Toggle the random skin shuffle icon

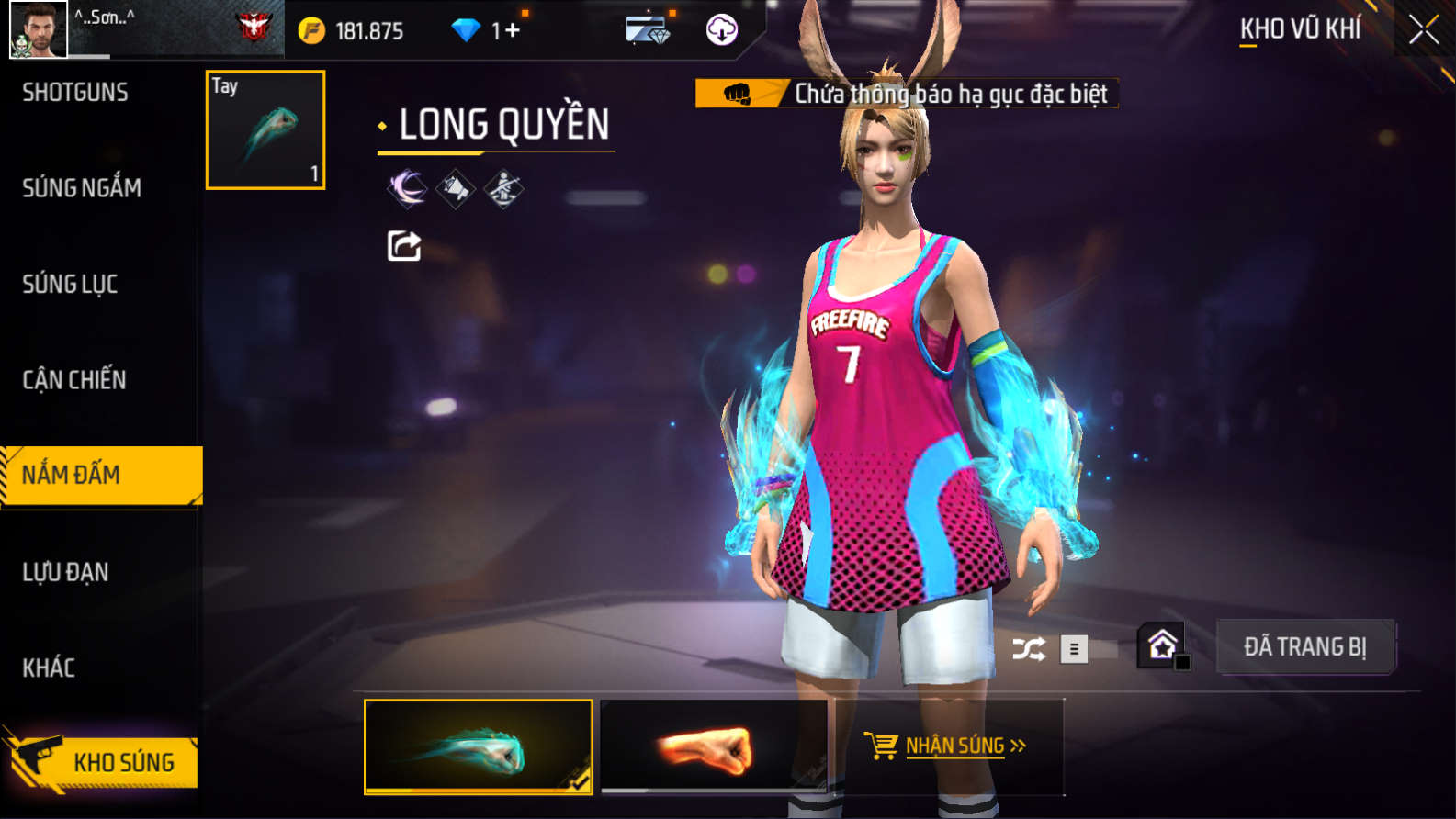click(1028, 650)
